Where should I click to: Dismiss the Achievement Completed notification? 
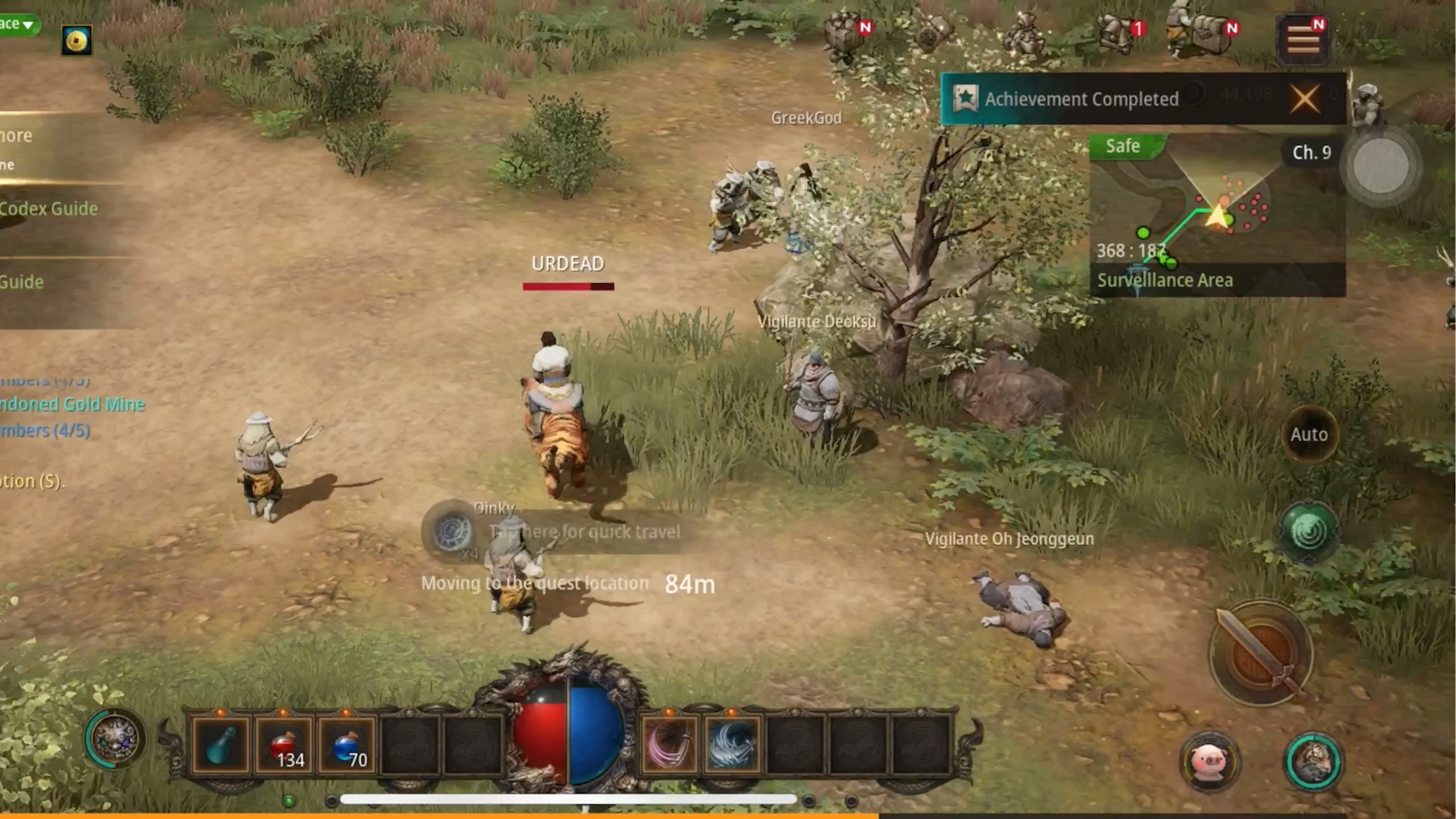(1304, 99)
